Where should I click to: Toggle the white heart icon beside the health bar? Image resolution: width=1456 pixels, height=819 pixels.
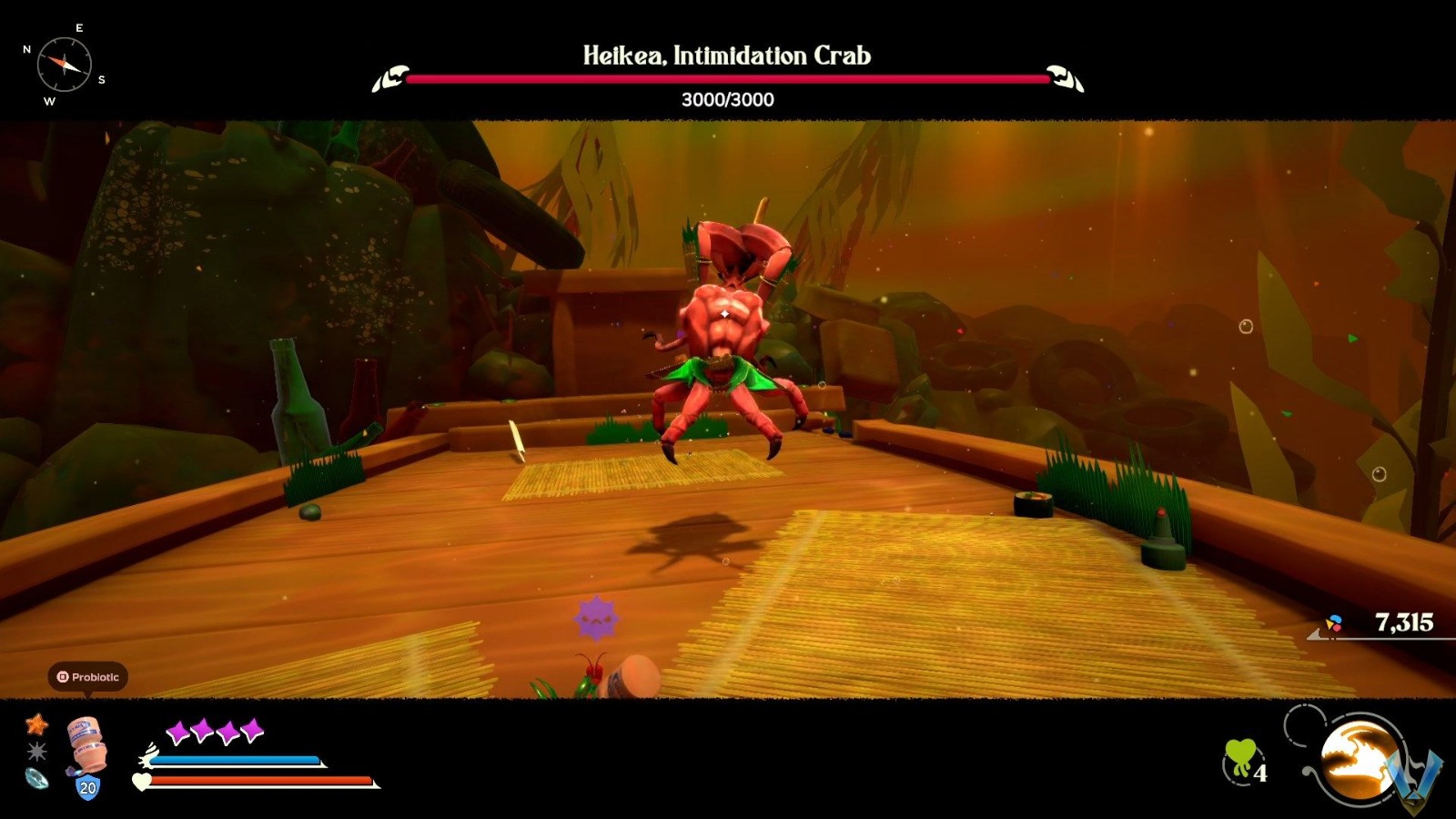pyautogui.click(x=143, y=783)
